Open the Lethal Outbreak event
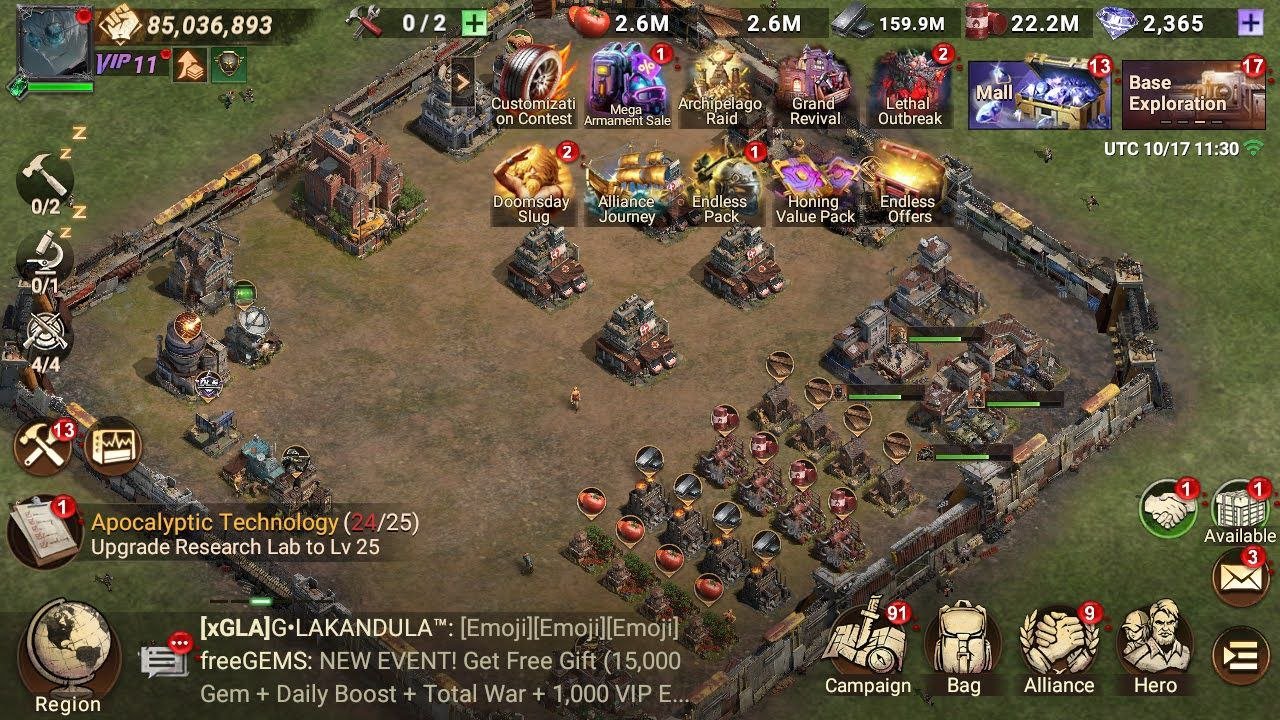The width and height of the screenshot is (1280, 720). tap(909, 87)
